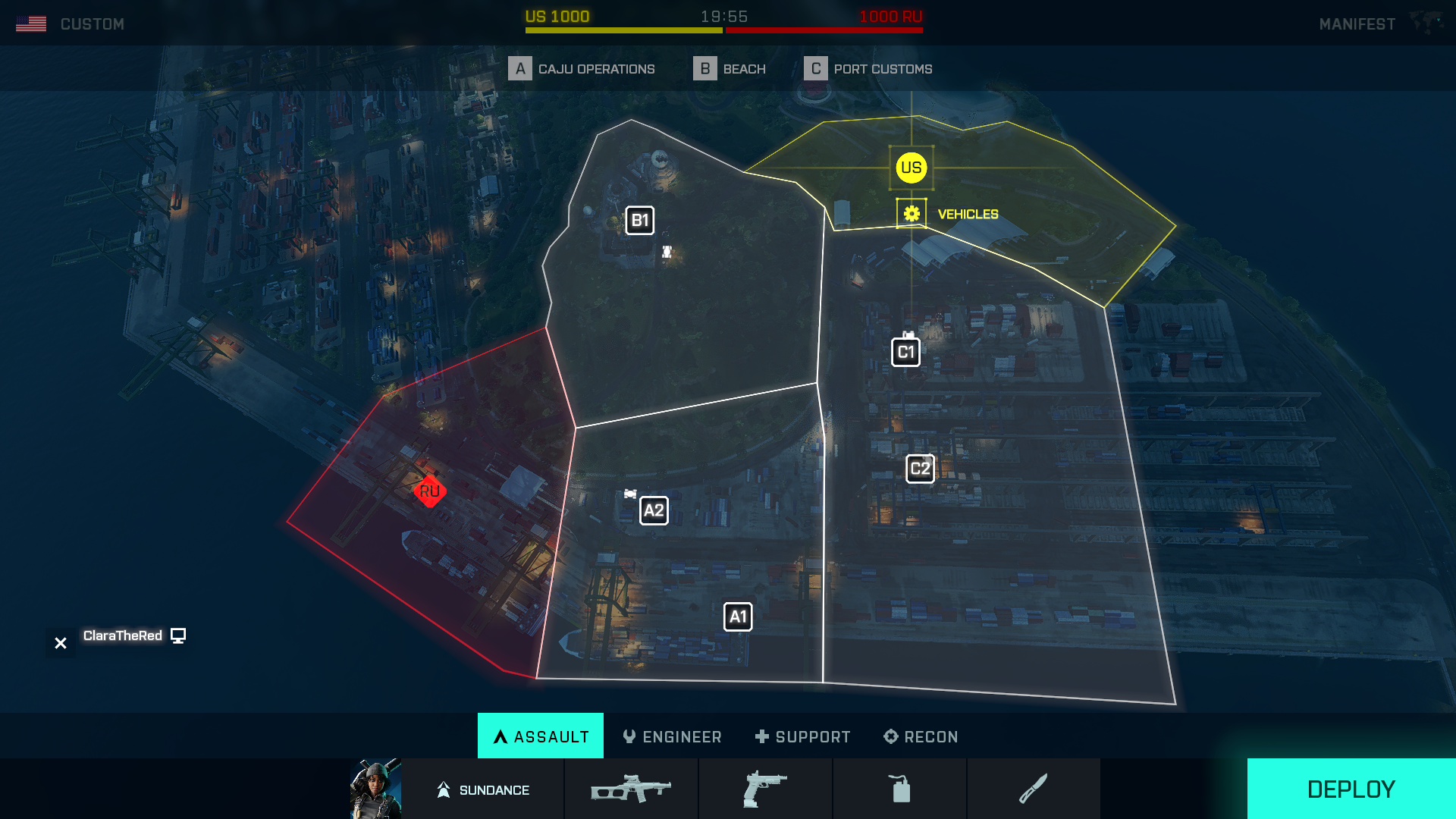Image resolution: width=1456 pixels, height=819 pixels.
Task: Open the melee knife slot
Action: [1034, 789]
